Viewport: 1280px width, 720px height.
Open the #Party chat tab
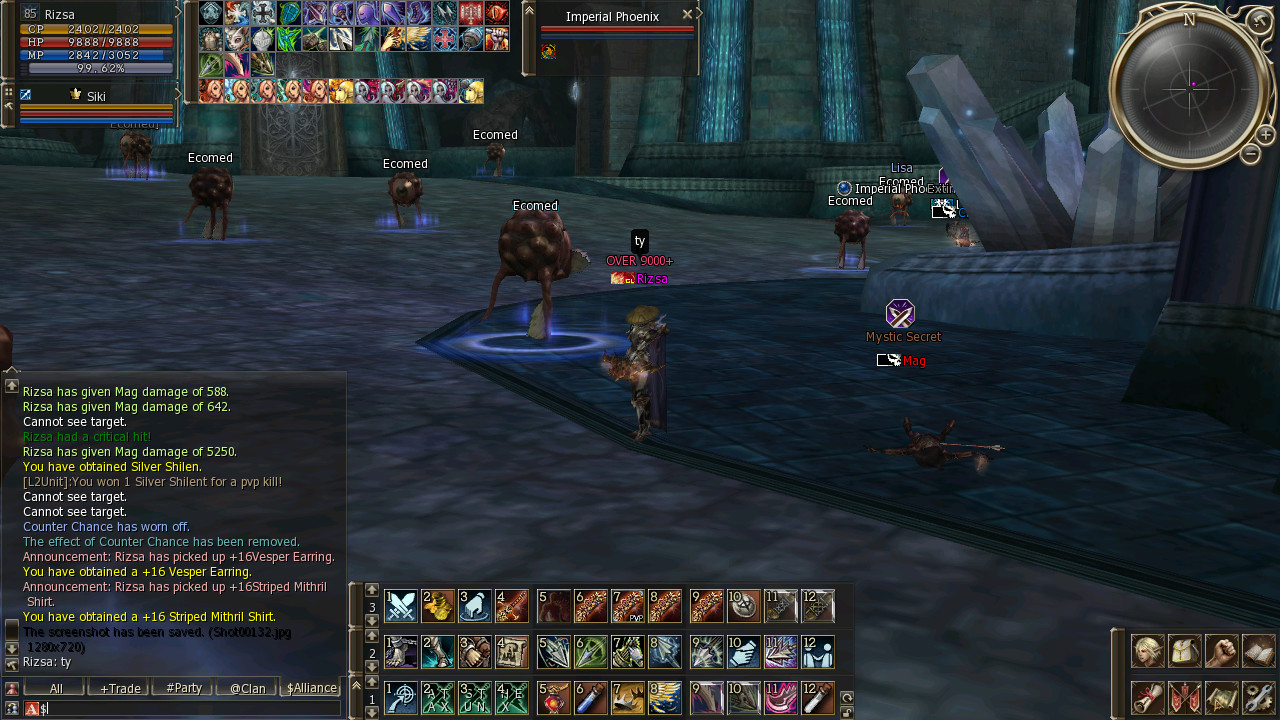(x=184, y=688)
